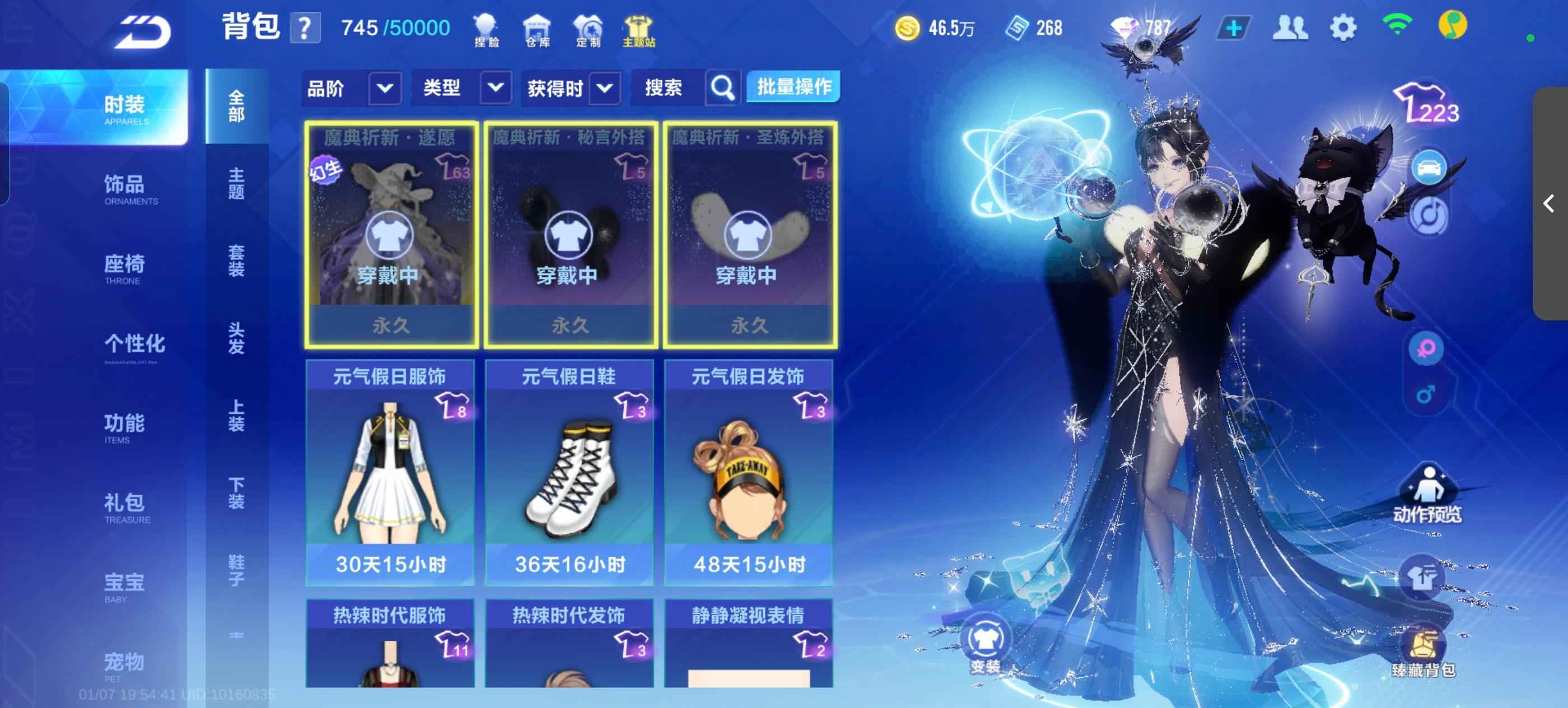The image size is (1568, 708).
Task: Switch to the 座椅 Throne category
Action: coord(125,267)
